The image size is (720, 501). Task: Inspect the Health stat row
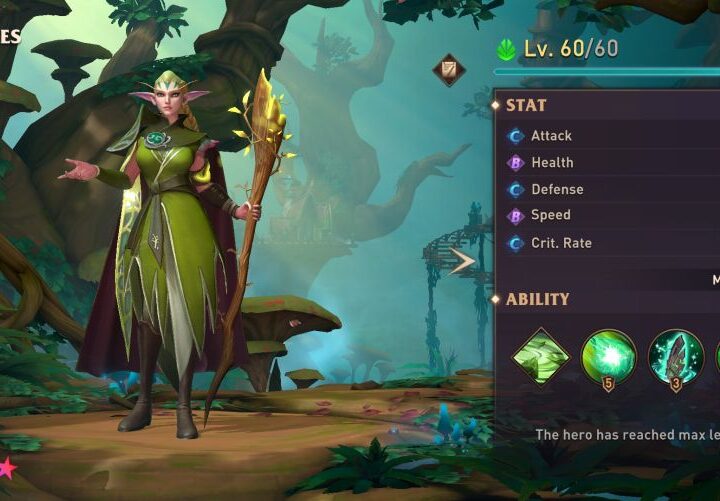pos(612,162)
